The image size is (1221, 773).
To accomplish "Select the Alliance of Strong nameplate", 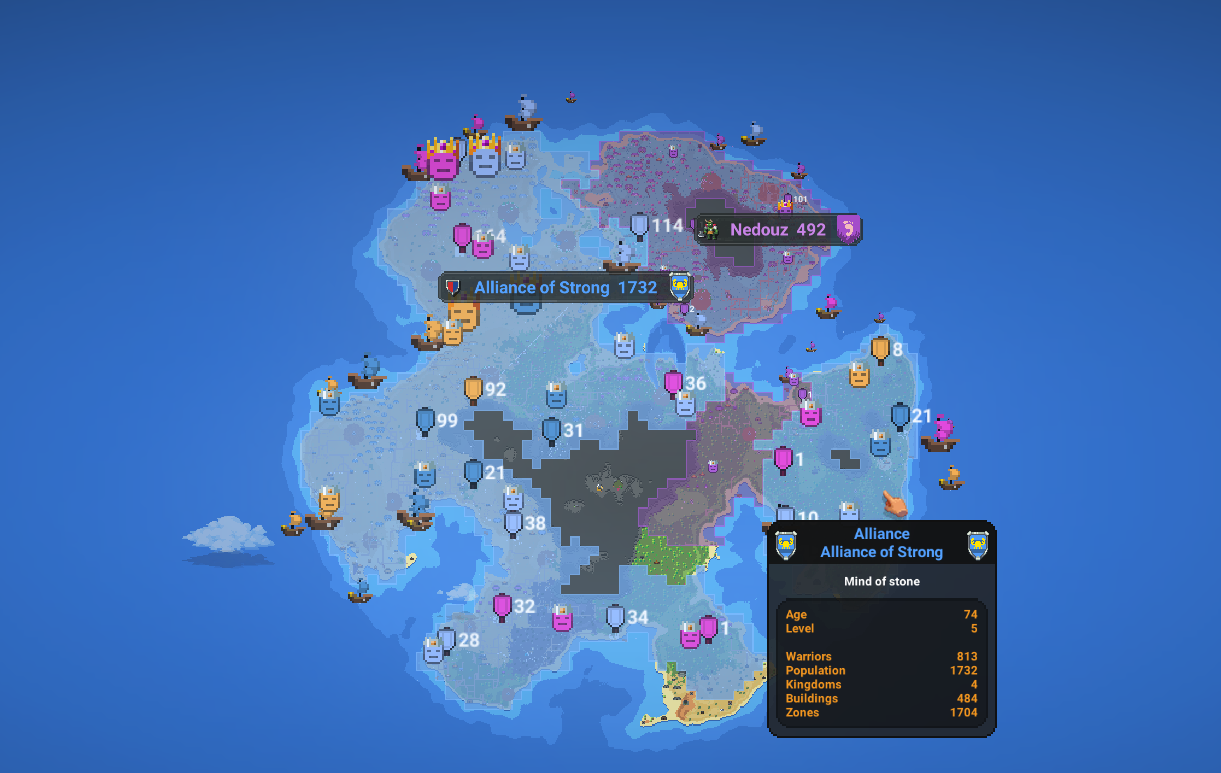I will click(565, 288).
